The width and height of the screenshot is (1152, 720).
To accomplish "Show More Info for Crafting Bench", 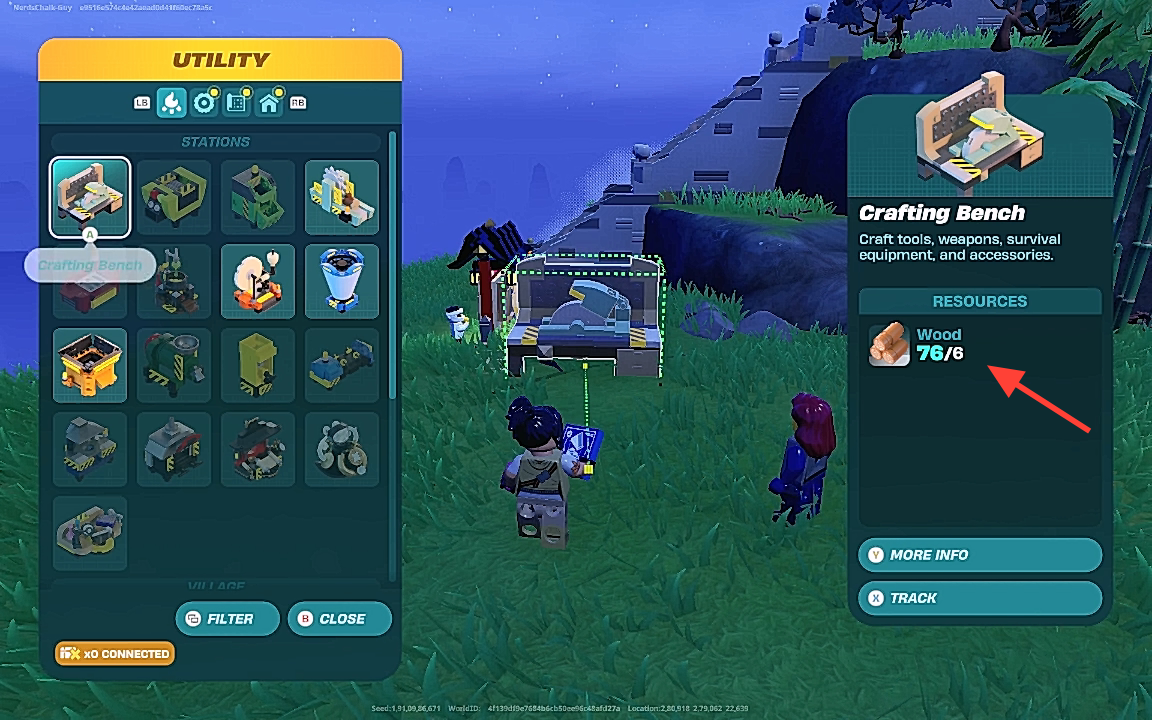I will 980,555.
